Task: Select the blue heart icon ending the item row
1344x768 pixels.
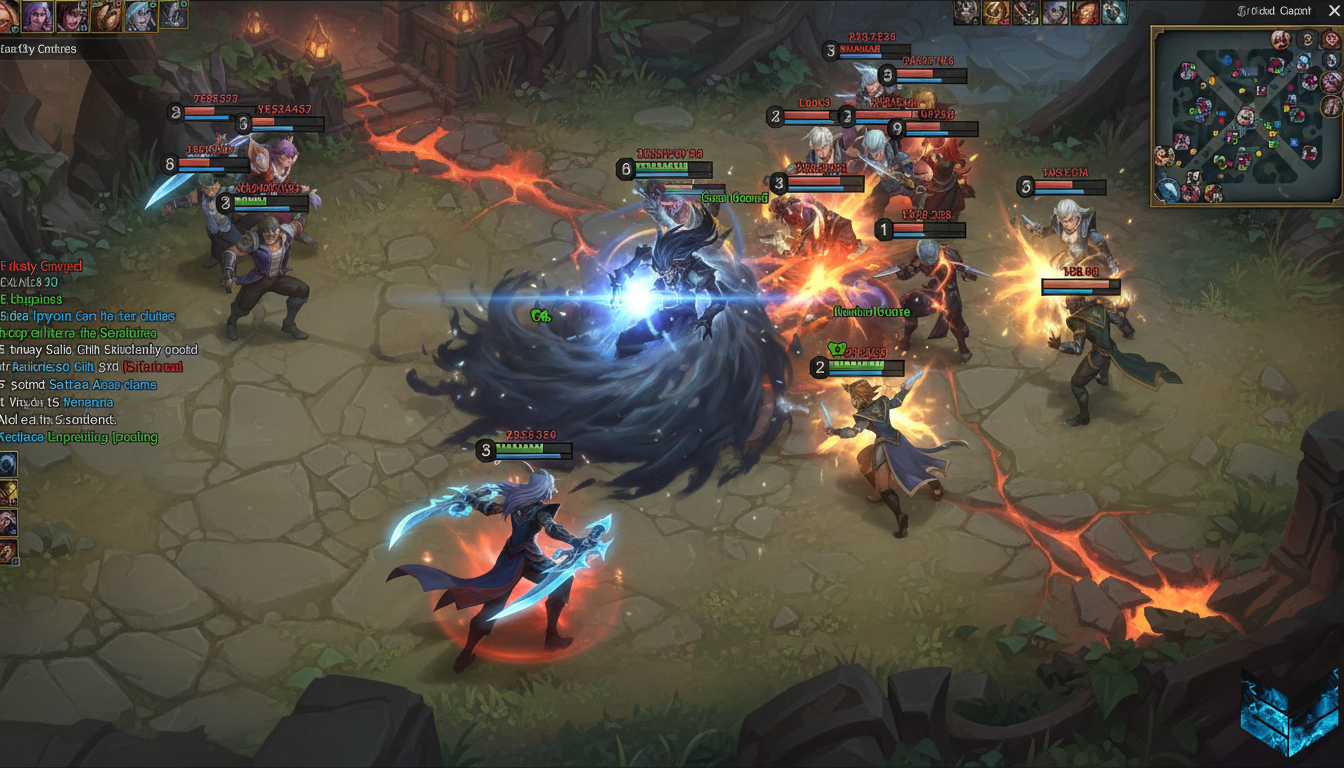Action: coord(1115,13)
